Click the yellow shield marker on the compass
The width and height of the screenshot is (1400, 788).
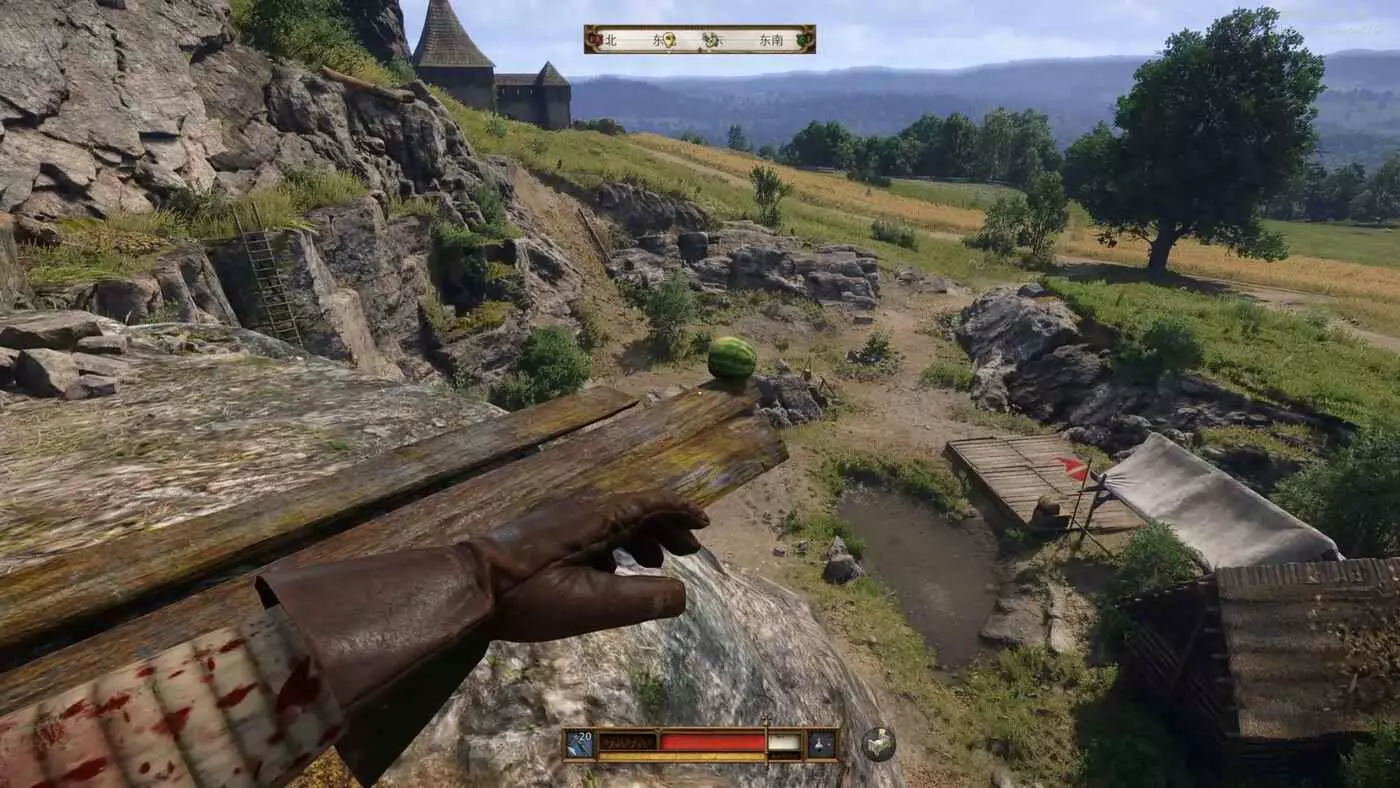[x=670, y=40]
